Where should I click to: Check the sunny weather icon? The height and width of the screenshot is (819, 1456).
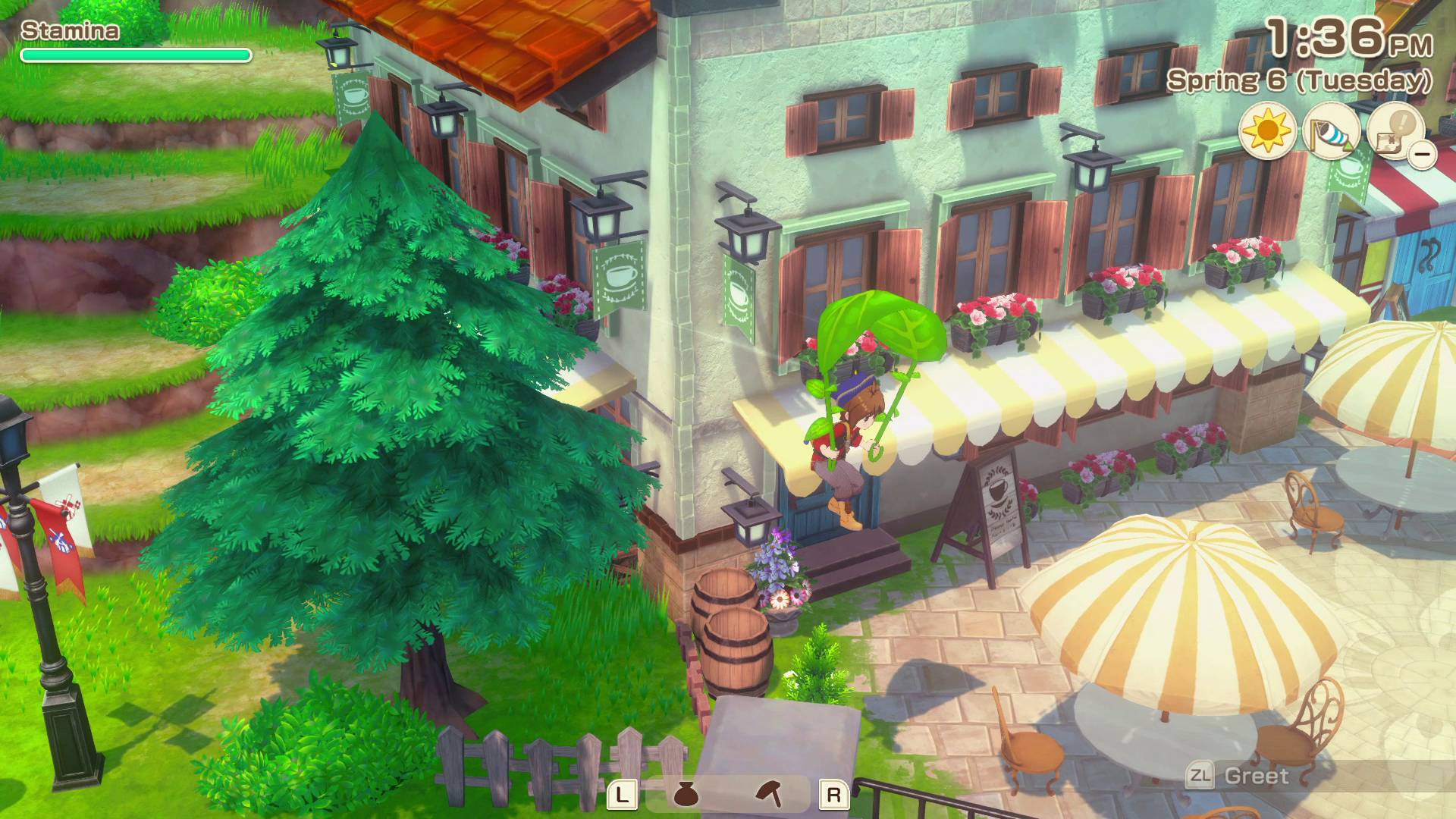[1266, 132]
